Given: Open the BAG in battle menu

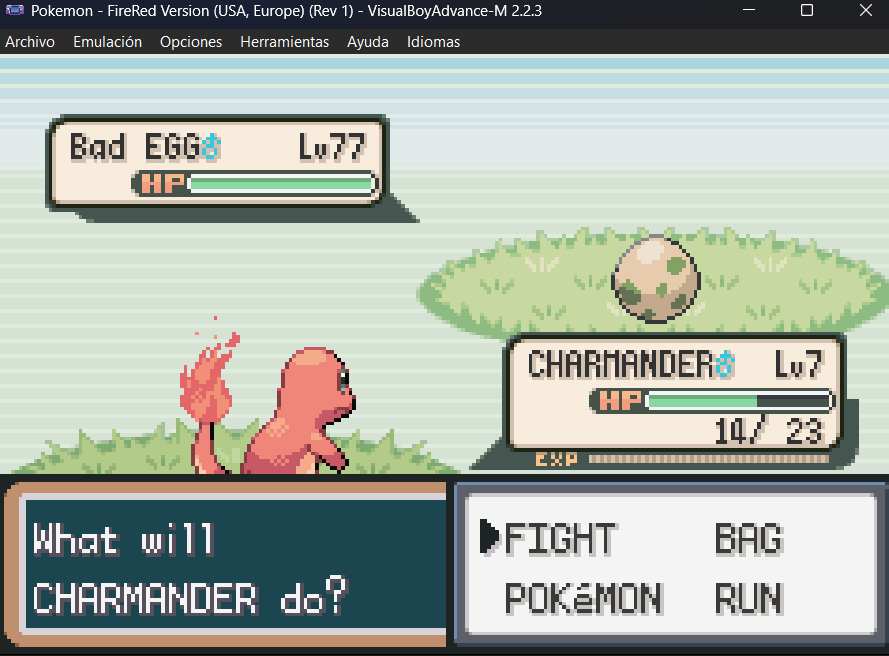Looking at the screenshot, I should click(x=748, y=539).
